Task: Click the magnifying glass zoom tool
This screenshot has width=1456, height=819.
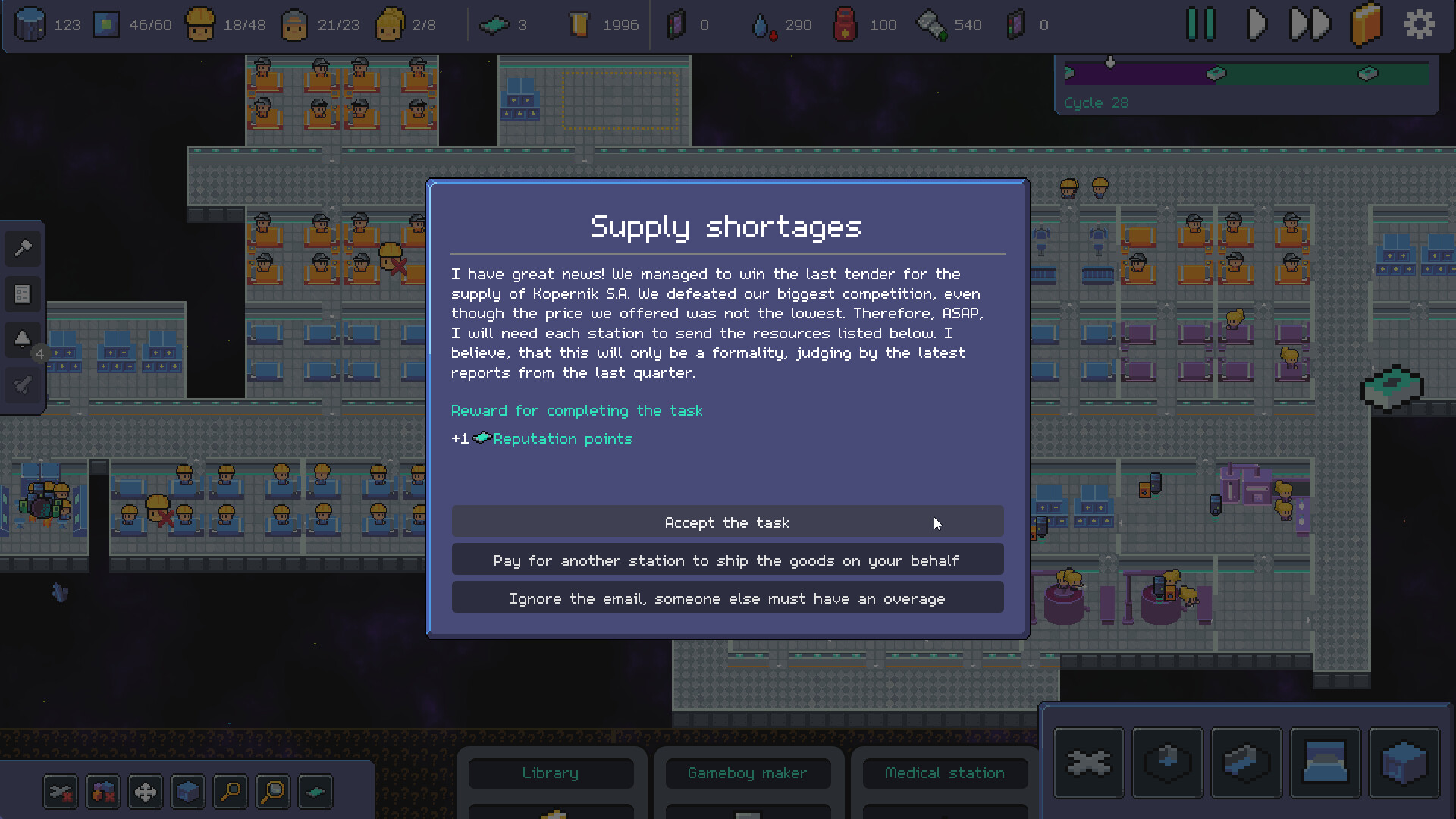Action: point(230,792)
